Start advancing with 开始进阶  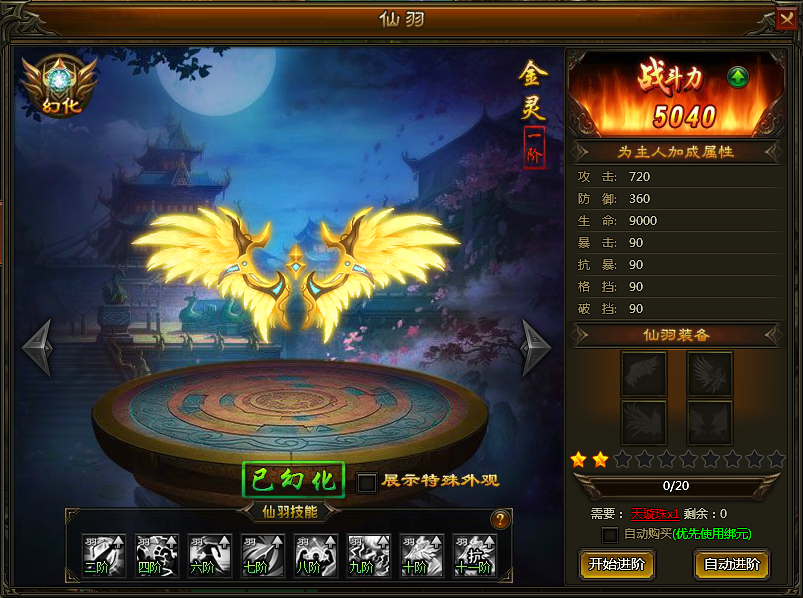coord(617,564)
